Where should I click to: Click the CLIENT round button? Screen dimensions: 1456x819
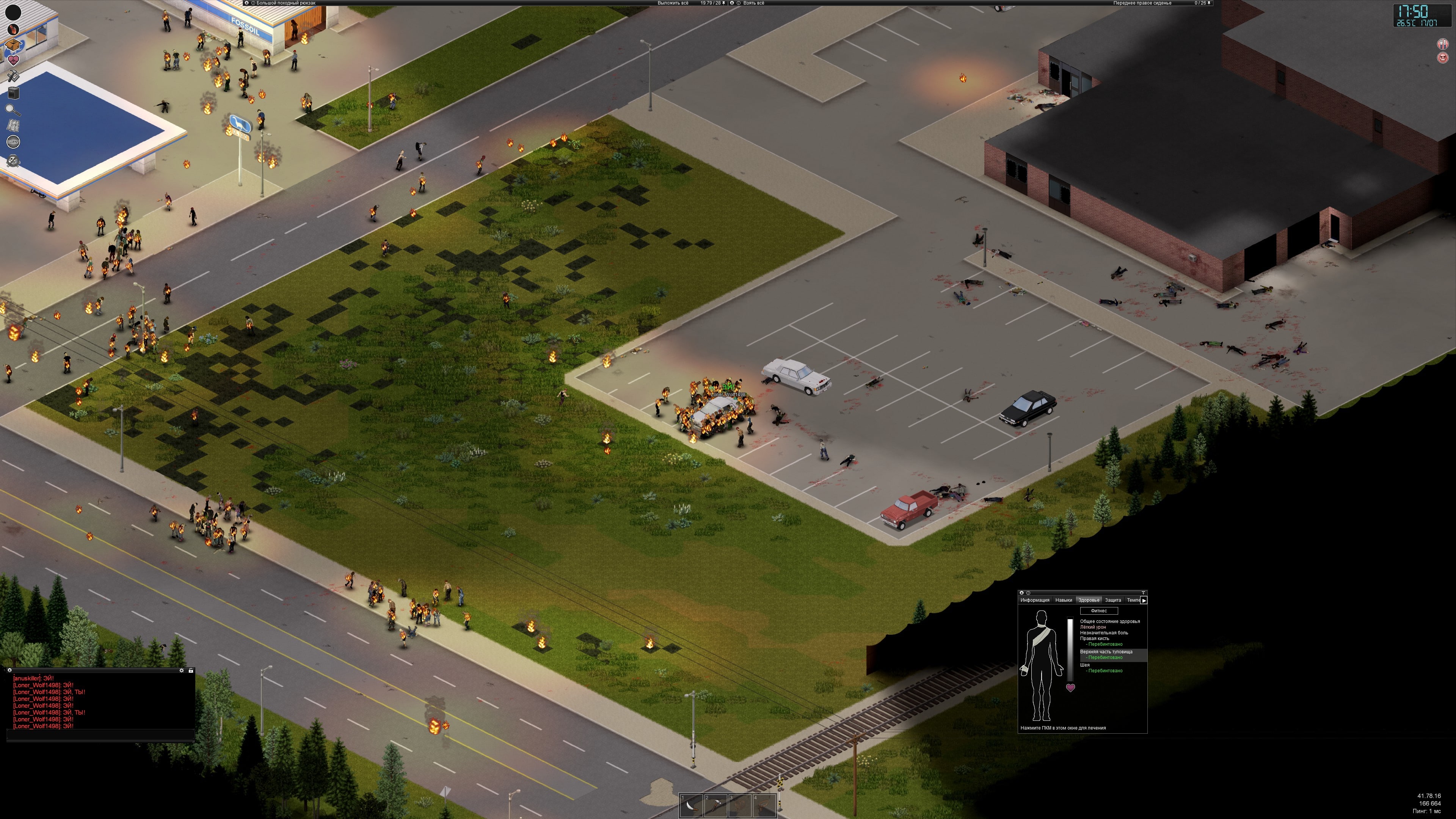[x=13, y=141]
